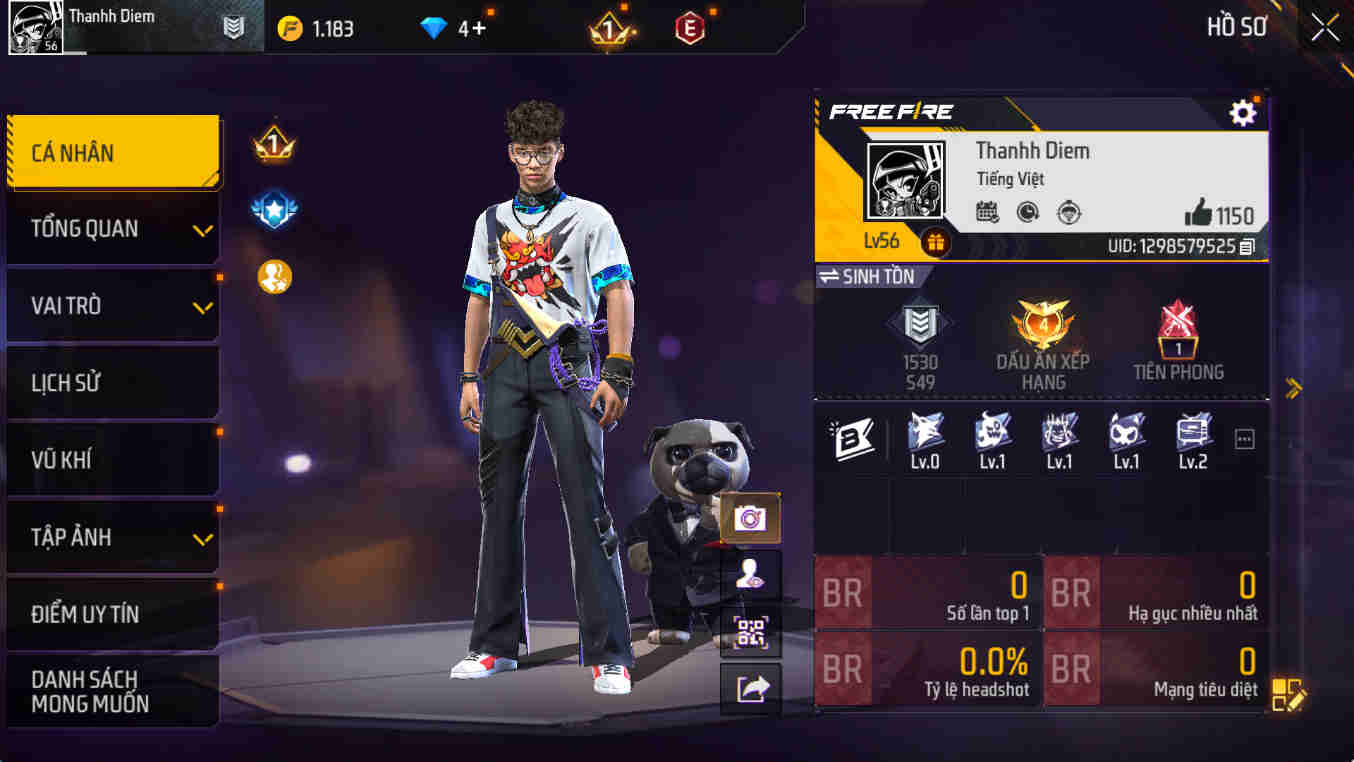This screenshot has height=762, width=1354.
Task: Open the QR code icon below the camera
Action: 750,634
